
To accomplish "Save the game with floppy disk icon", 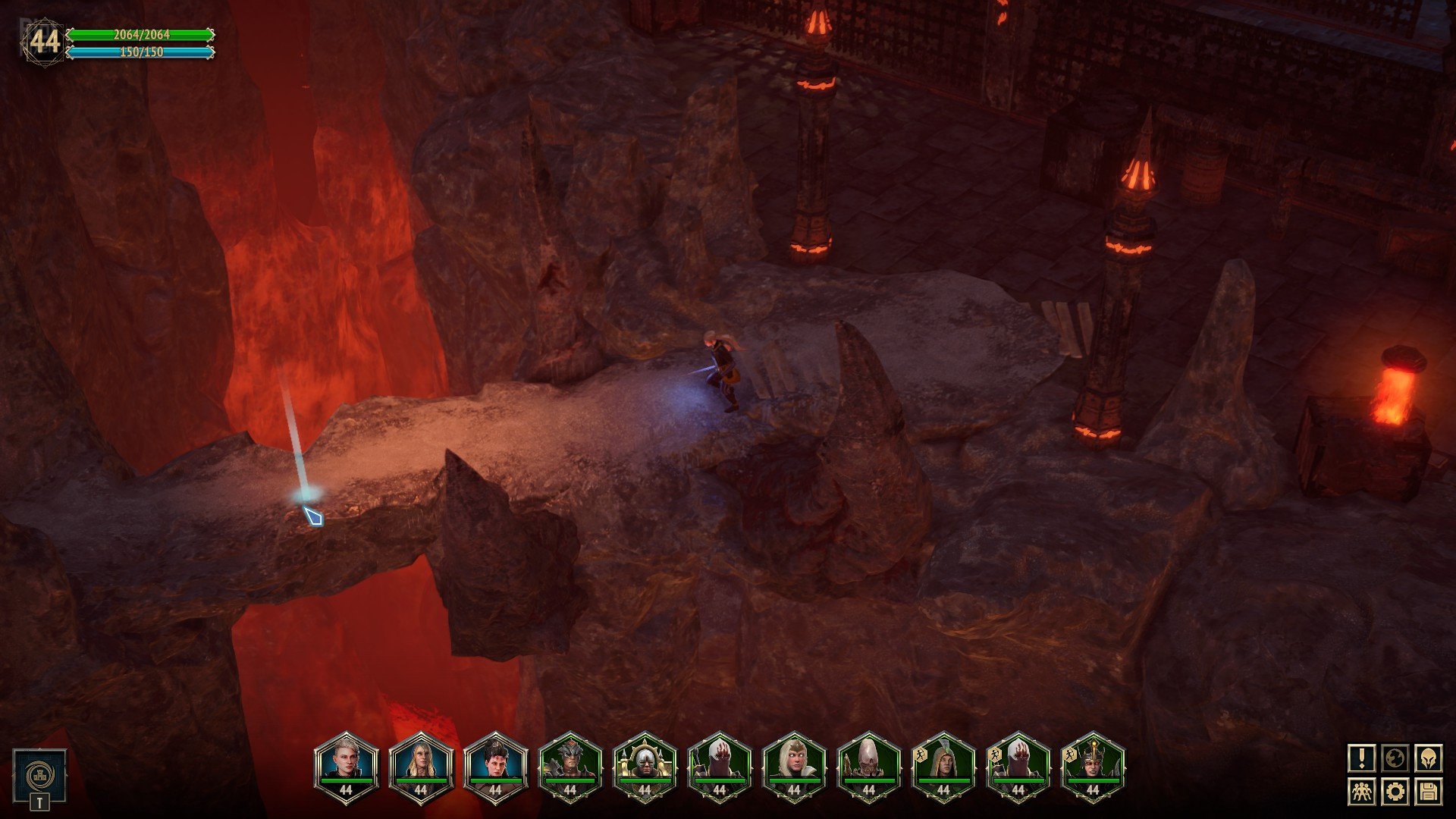I will pos(1428,792).
